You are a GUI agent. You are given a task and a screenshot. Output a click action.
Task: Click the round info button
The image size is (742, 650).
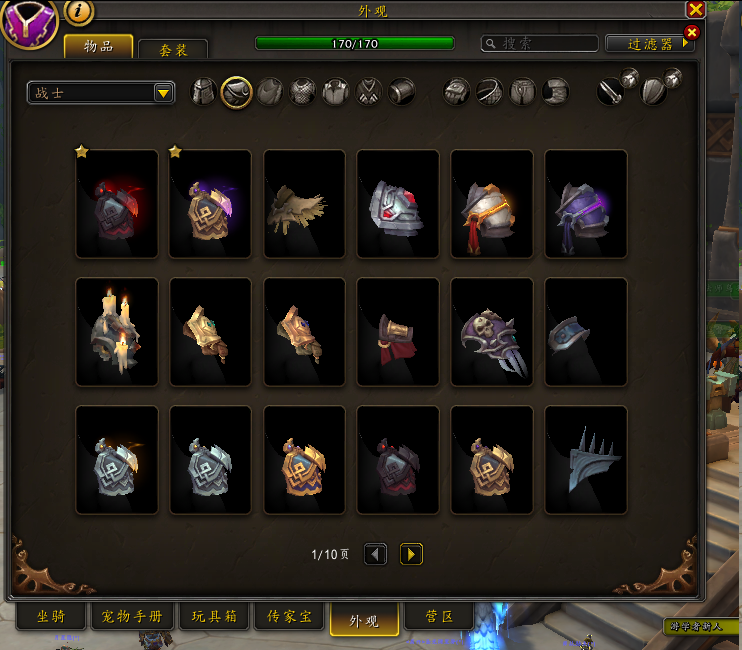[79, 12]
